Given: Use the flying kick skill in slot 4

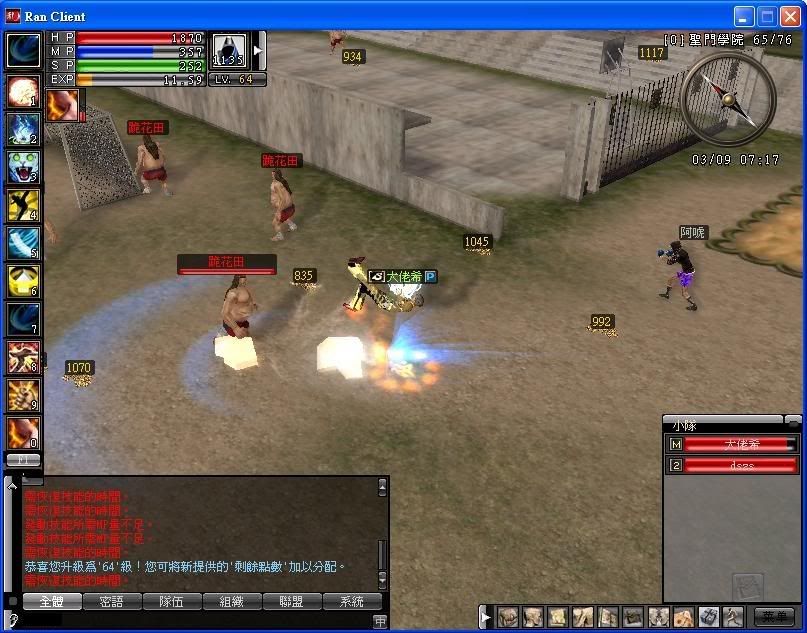Looking at the screenshot, I should click(x=22, y=205).
